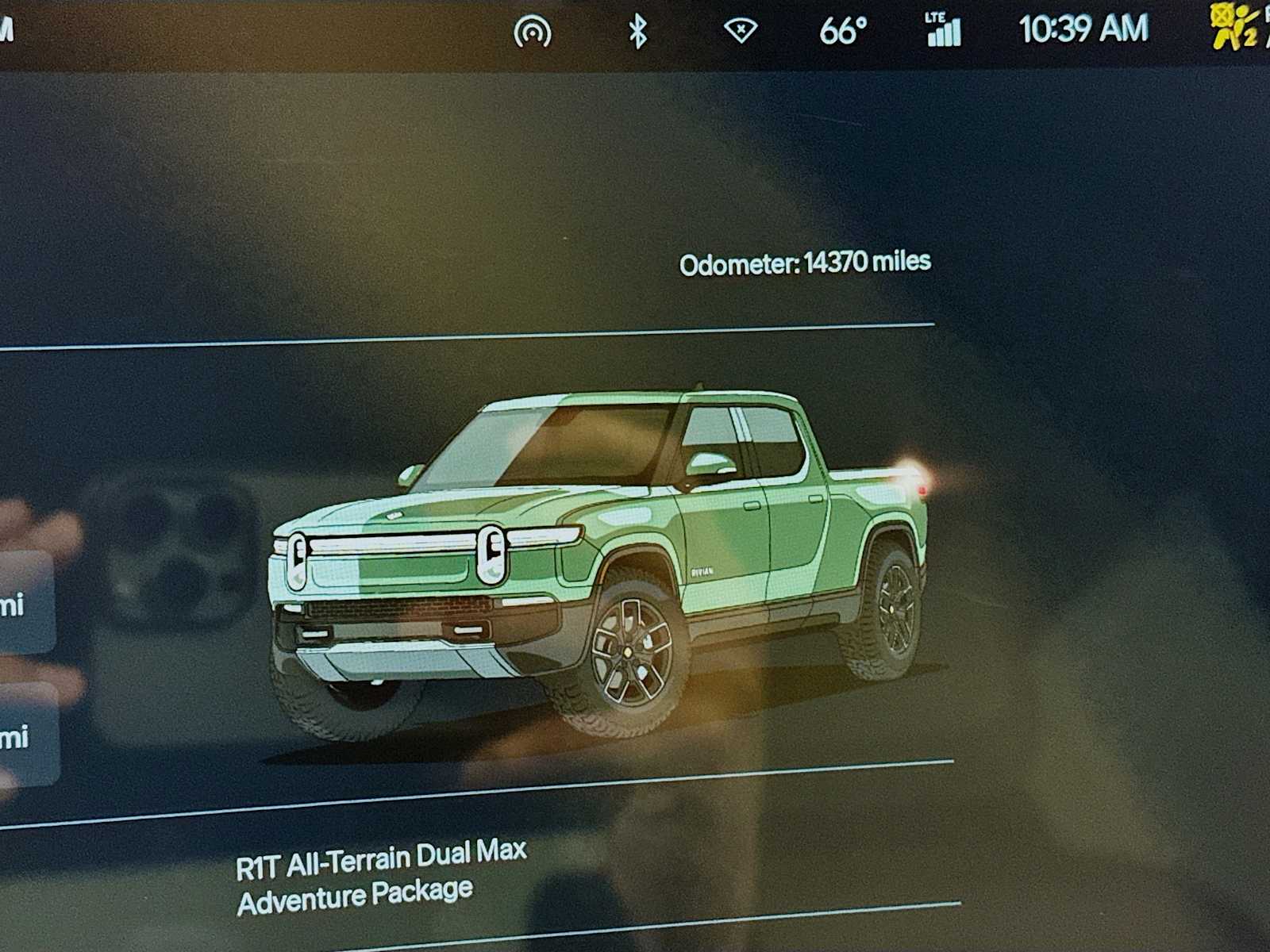Open Bluetooth from the status bar icon

pyautogui.click(x=637, y=32)
